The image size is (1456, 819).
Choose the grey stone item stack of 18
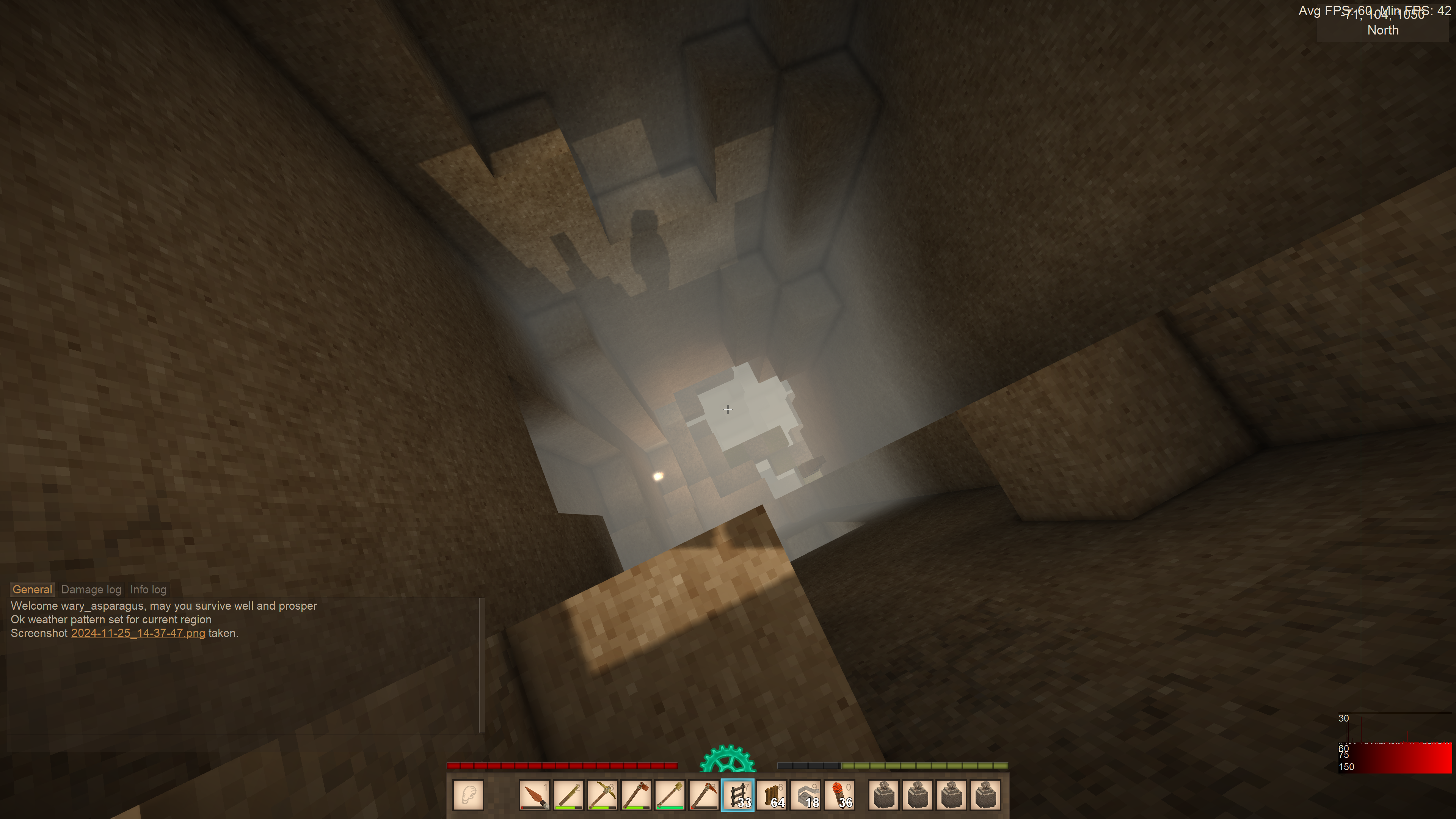tap(805, 795)
